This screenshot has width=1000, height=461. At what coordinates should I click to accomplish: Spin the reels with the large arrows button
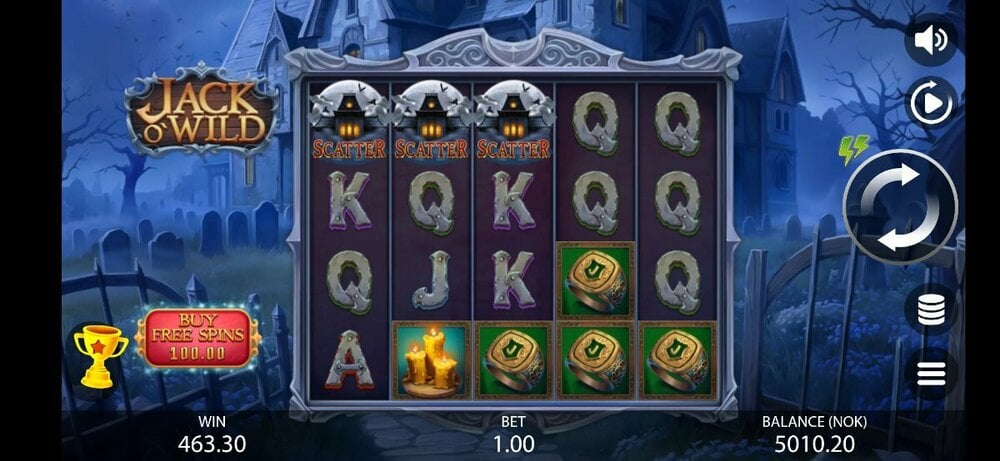point(899,207)
